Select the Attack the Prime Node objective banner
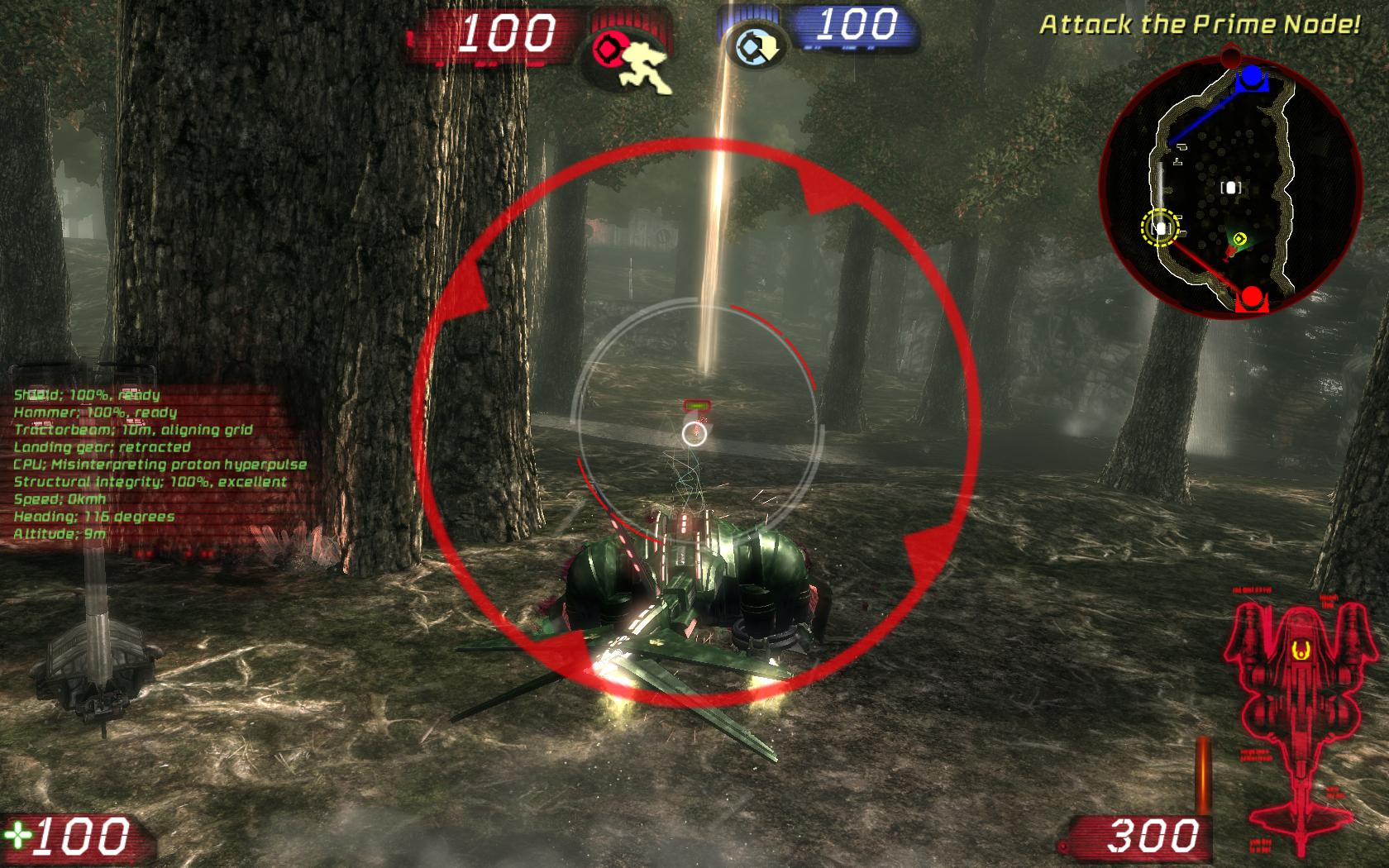 (1197, 25)
